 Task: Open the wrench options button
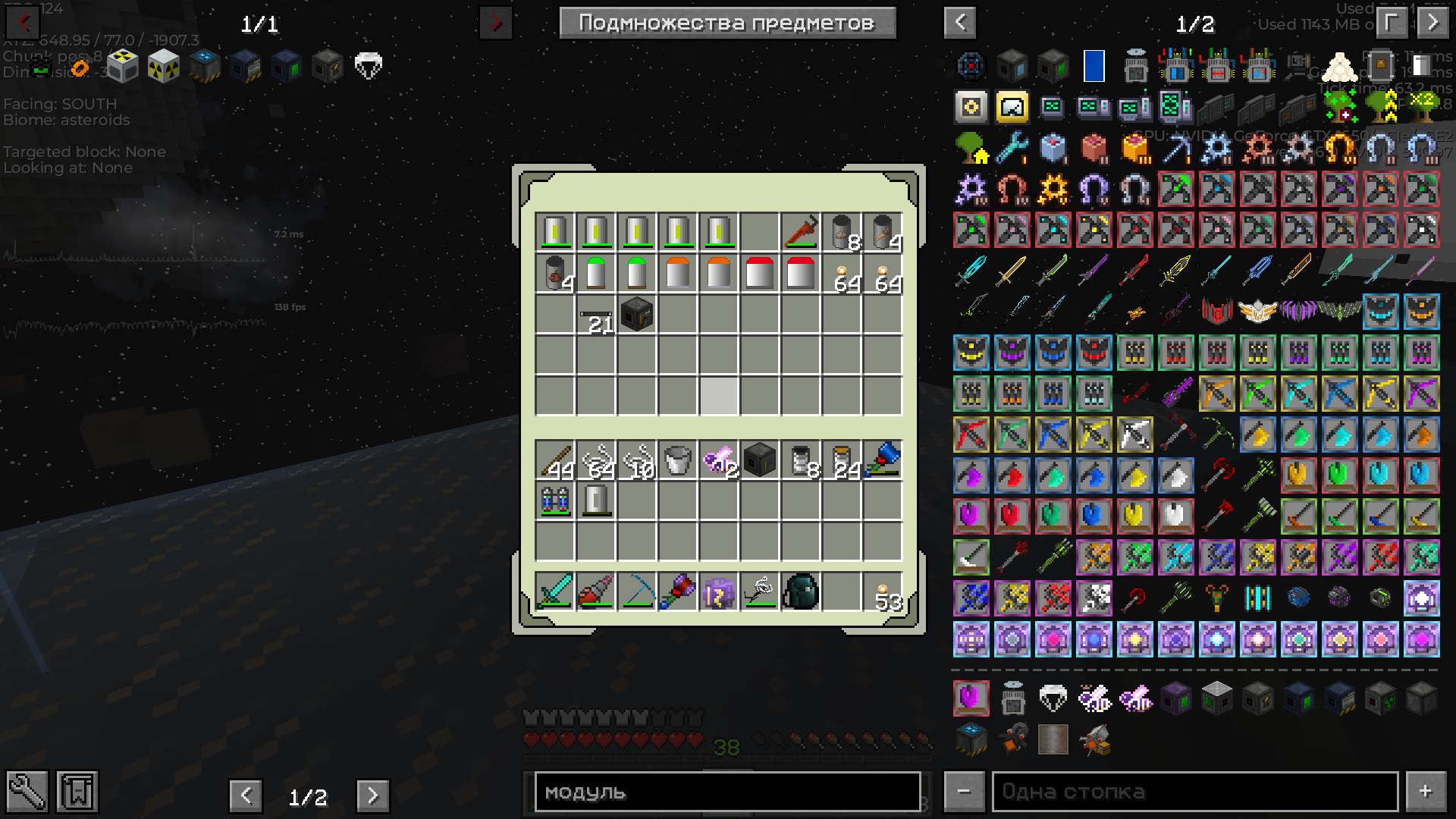click(27, 792)
